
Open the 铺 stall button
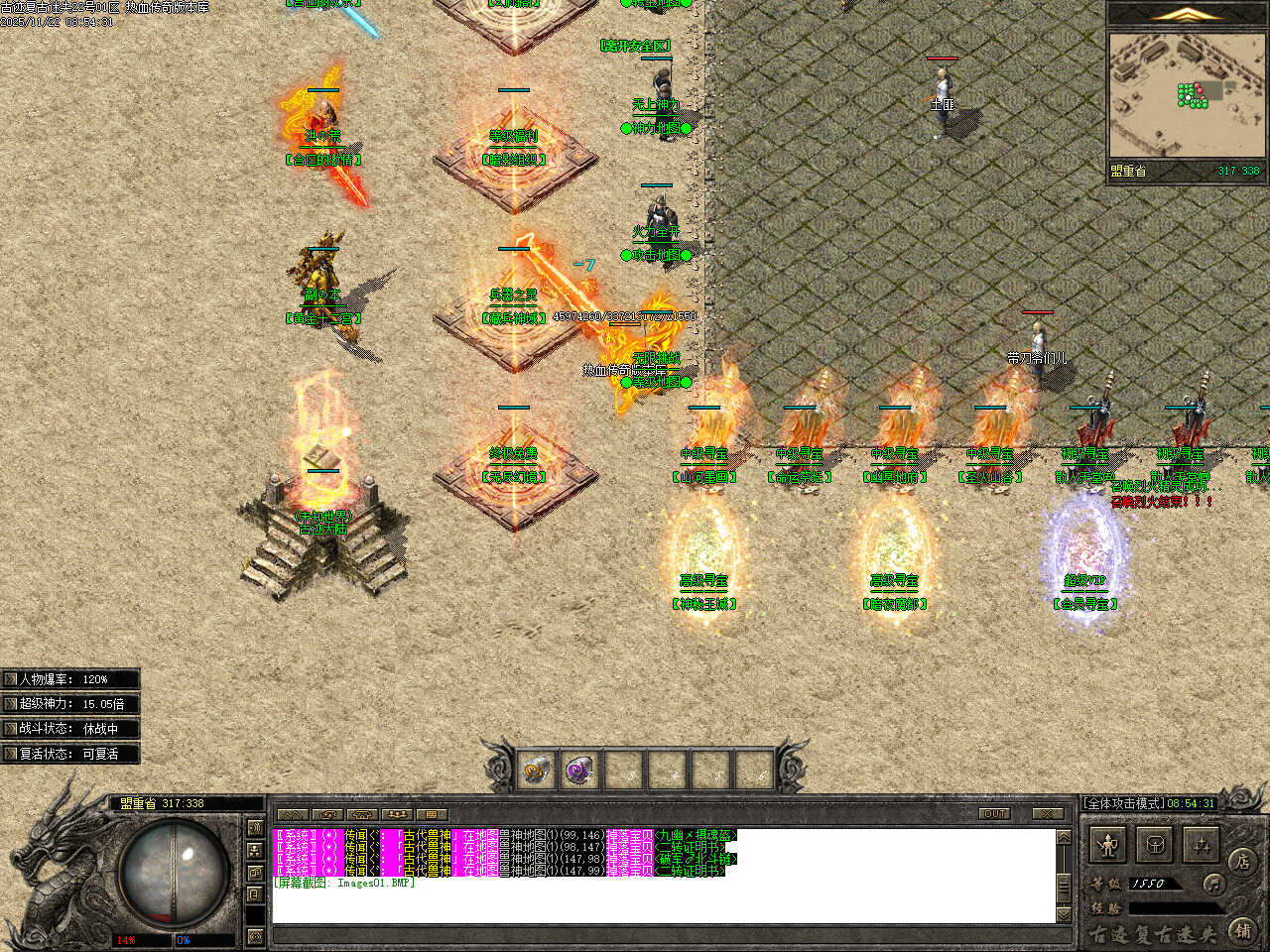click(x=1243, y=930)
